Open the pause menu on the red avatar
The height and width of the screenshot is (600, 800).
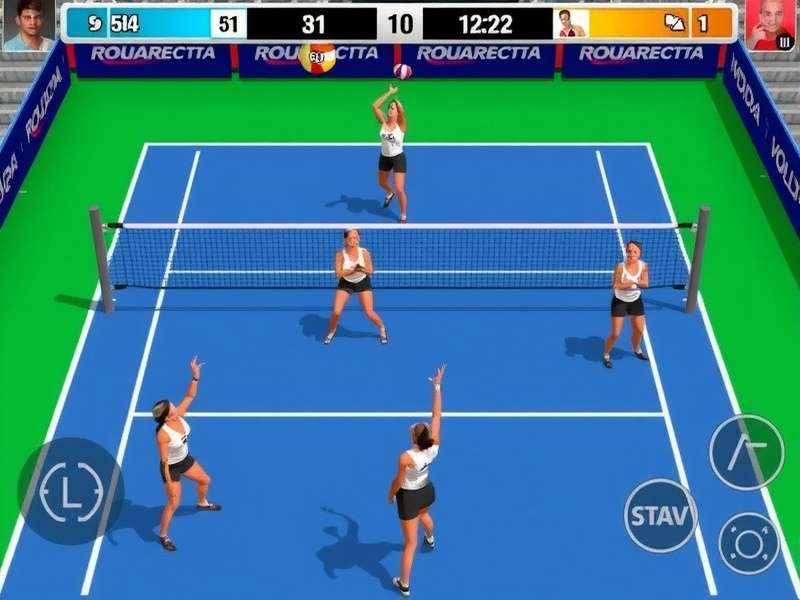(x=785, y=42)
